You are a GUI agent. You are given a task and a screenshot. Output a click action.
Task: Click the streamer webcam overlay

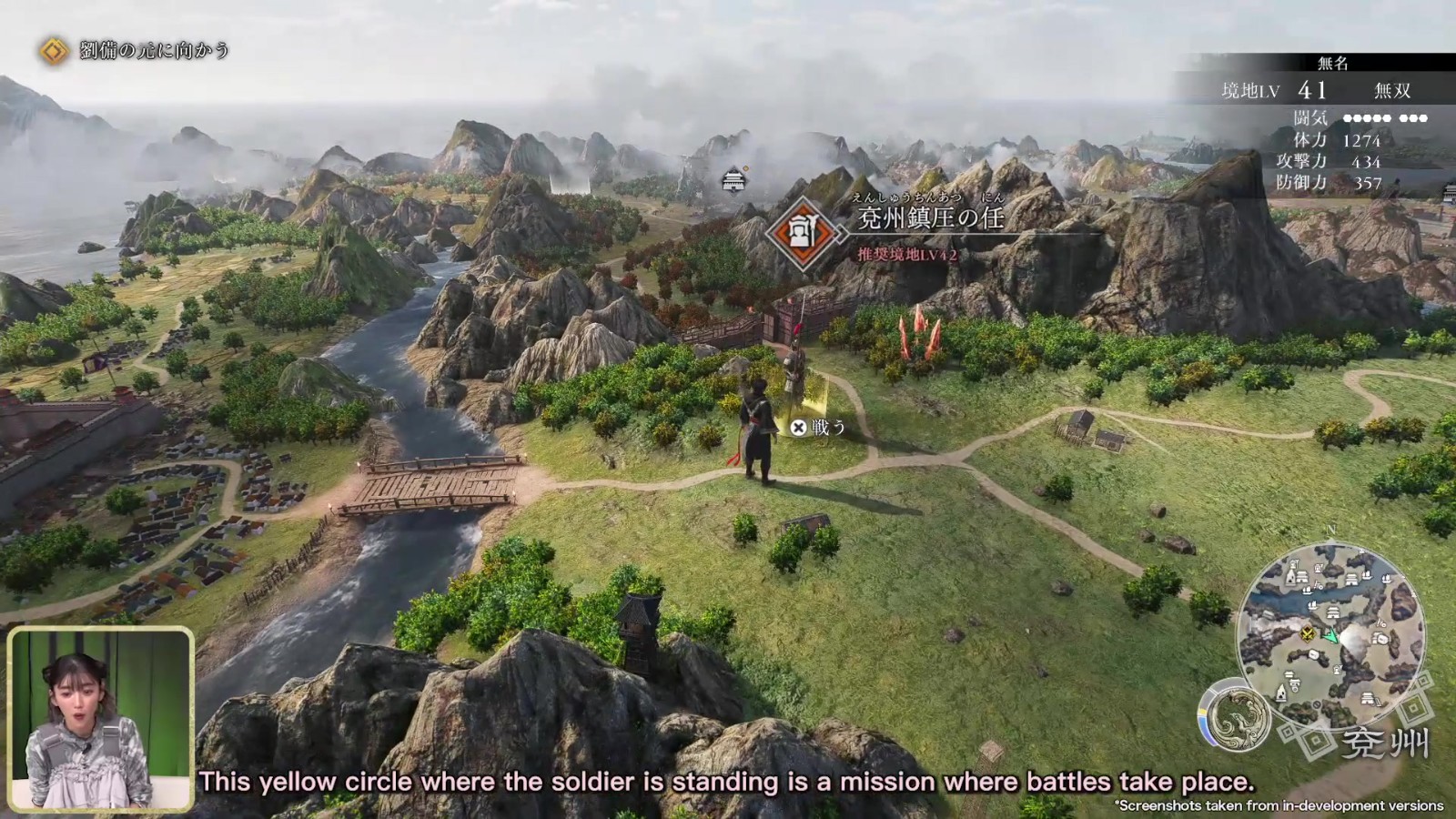[100, 719]
